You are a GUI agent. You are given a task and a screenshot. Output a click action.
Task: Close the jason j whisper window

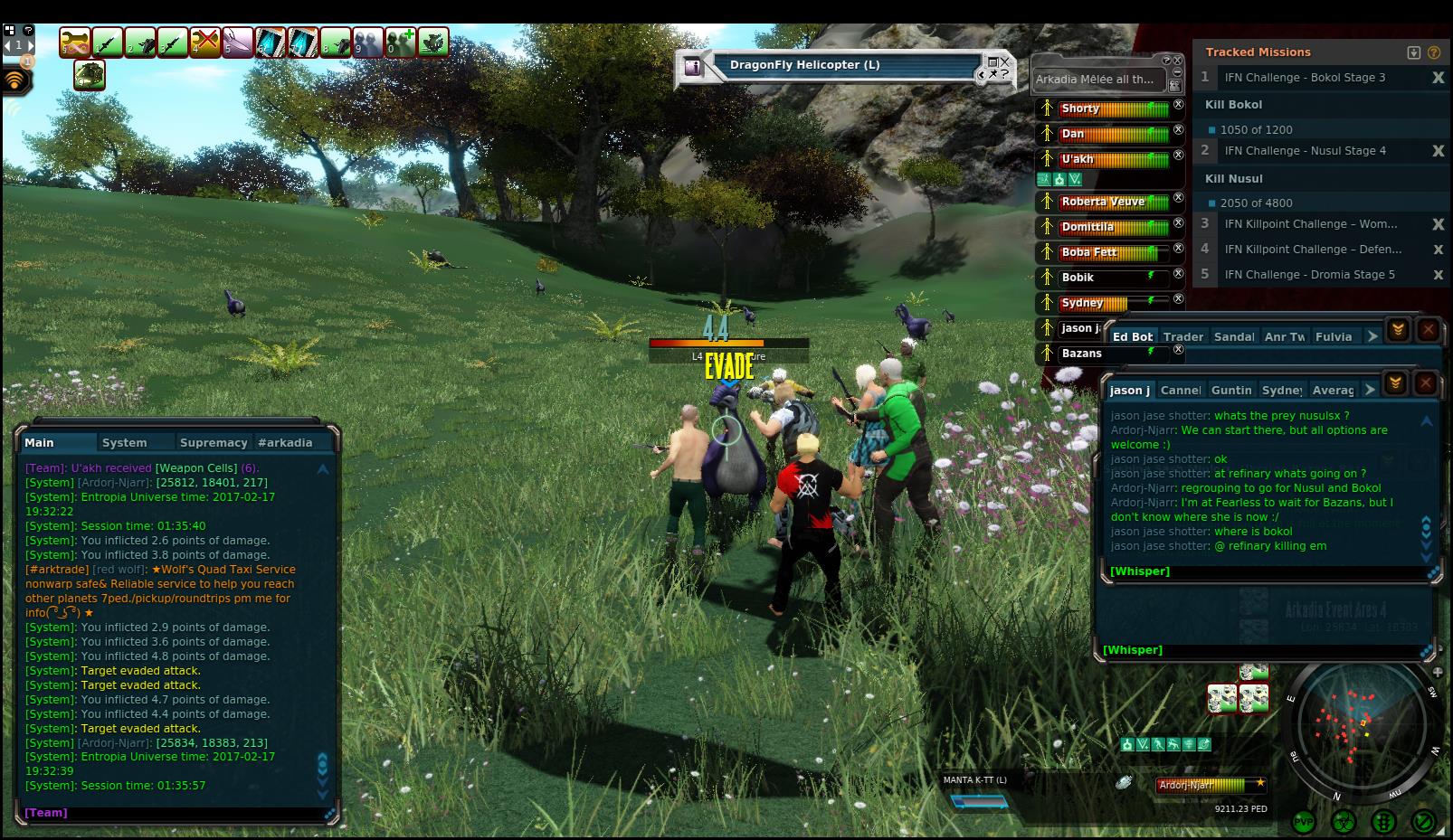(1425, 383)
